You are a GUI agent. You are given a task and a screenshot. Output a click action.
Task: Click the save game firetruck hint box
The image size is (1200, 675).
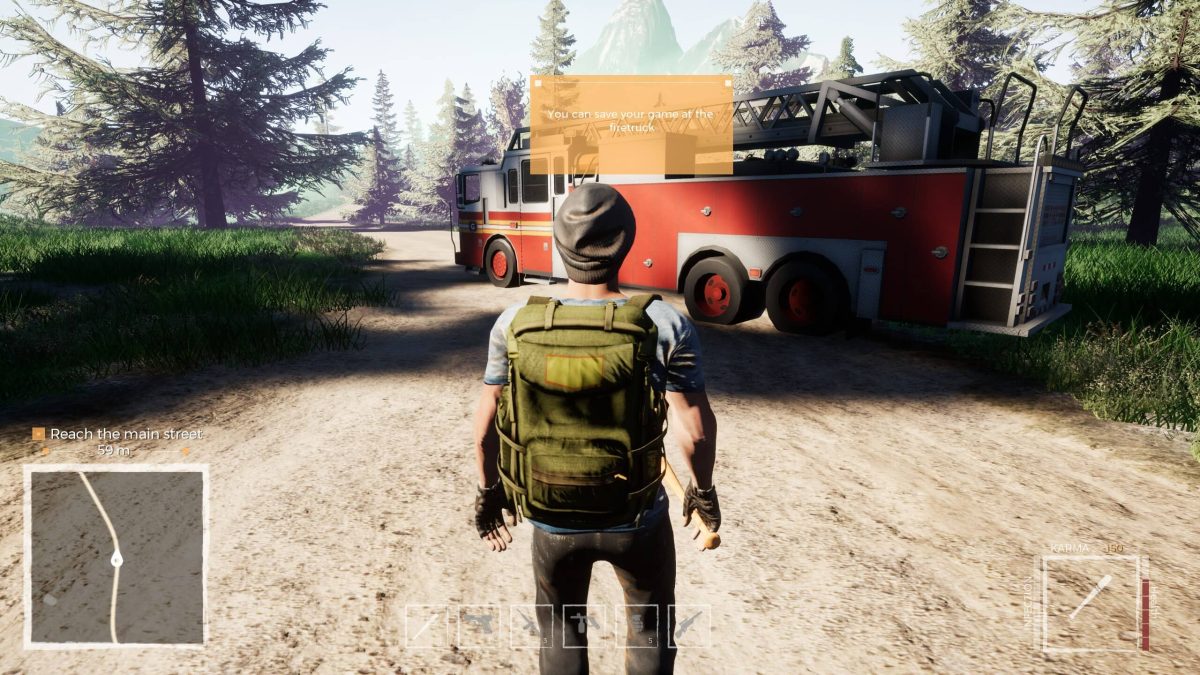click(631, 125)
